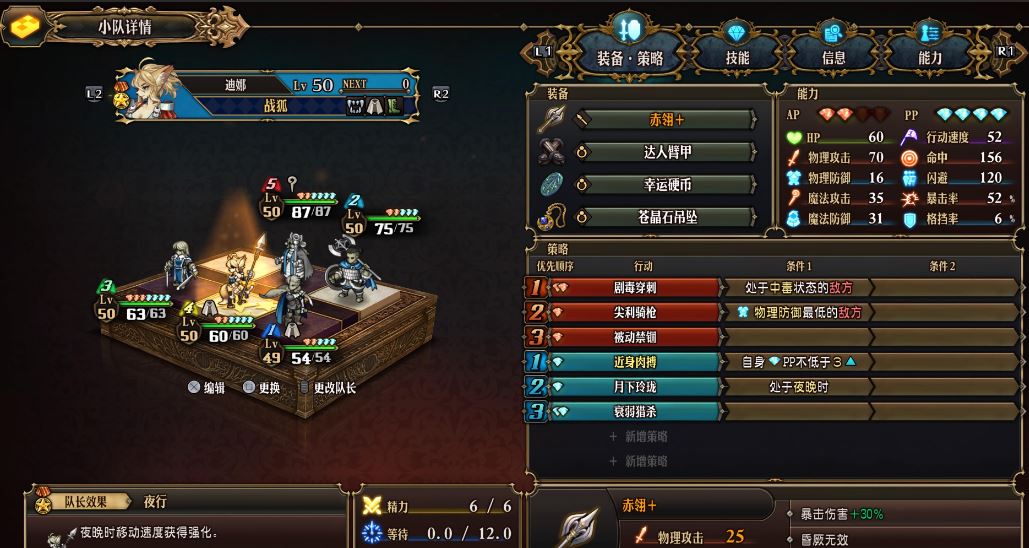This screenshot has height=548, width=1029.
Task: Pick the 被动禁锢 tactic
Action: (x=635, y=337)
